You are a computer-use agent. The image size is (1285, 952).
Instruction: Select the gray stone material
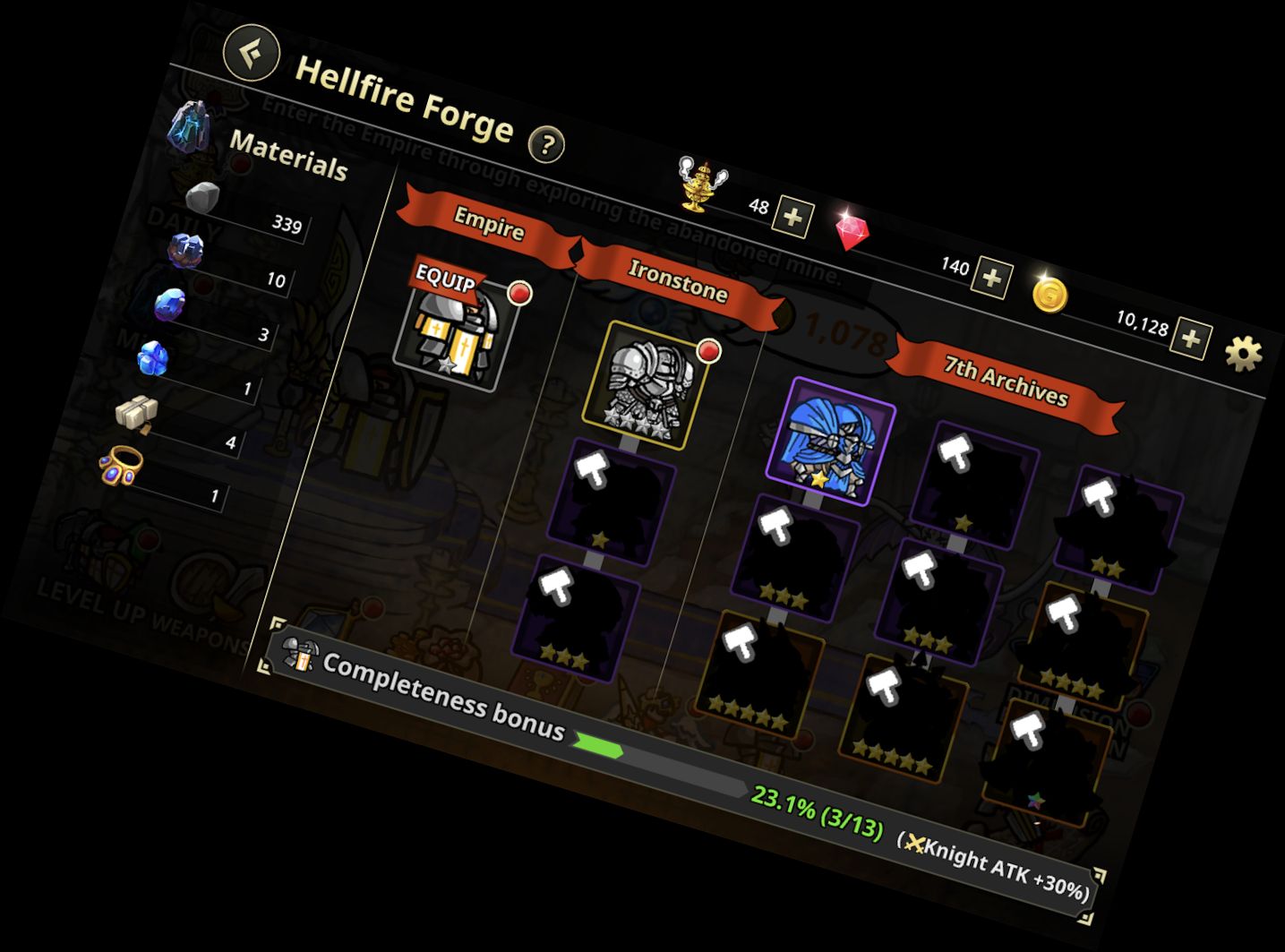pyautogui.click(x=202, y=198)
